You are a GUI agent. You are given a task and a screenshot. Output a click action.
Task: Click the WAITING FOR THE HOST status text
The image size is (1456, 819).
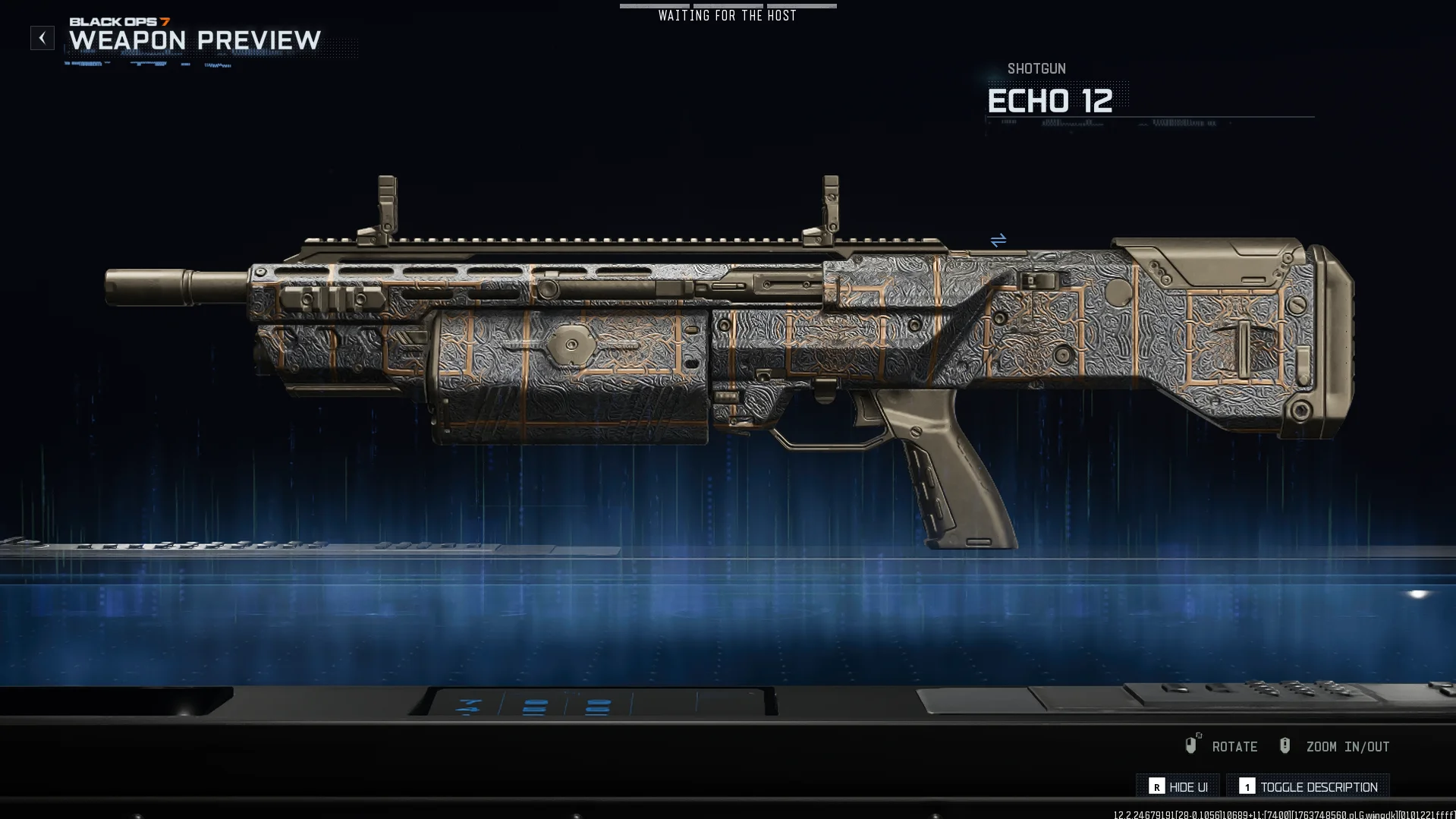727,14
